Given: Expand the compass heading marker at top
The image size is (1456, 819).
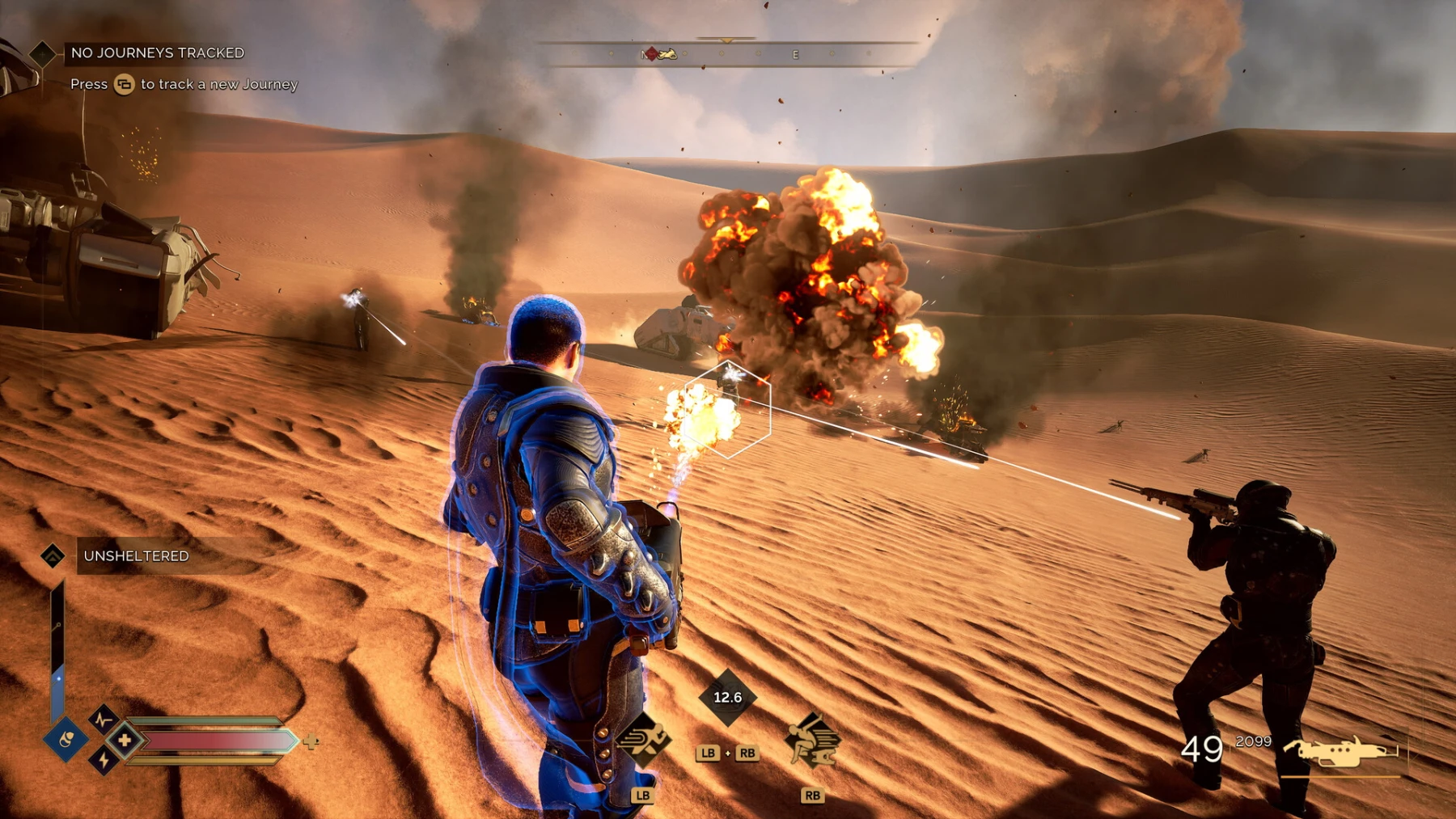Looking at the screenshot, I should click(726, 39).
